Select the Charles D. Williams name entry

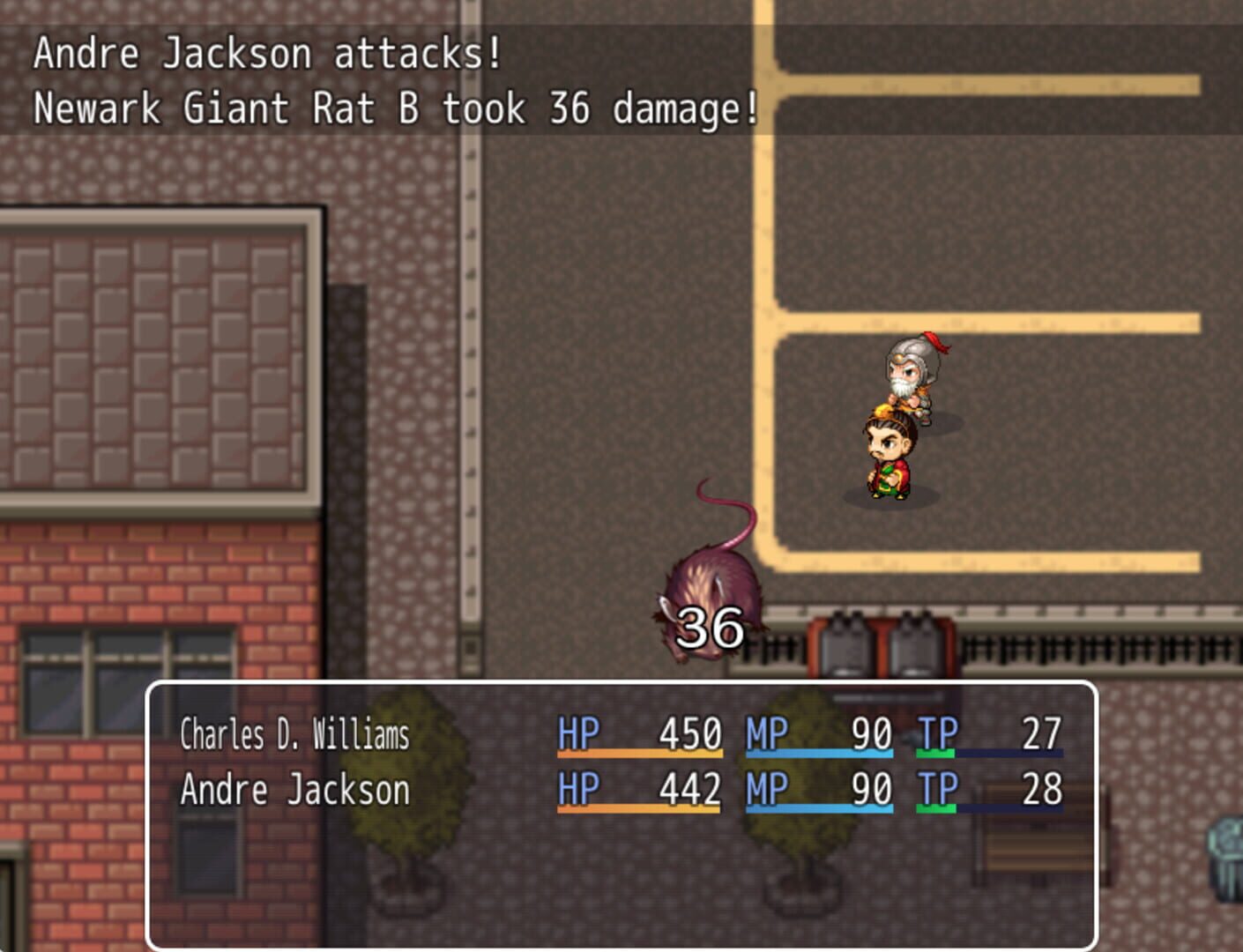click(x=294, y=732)
